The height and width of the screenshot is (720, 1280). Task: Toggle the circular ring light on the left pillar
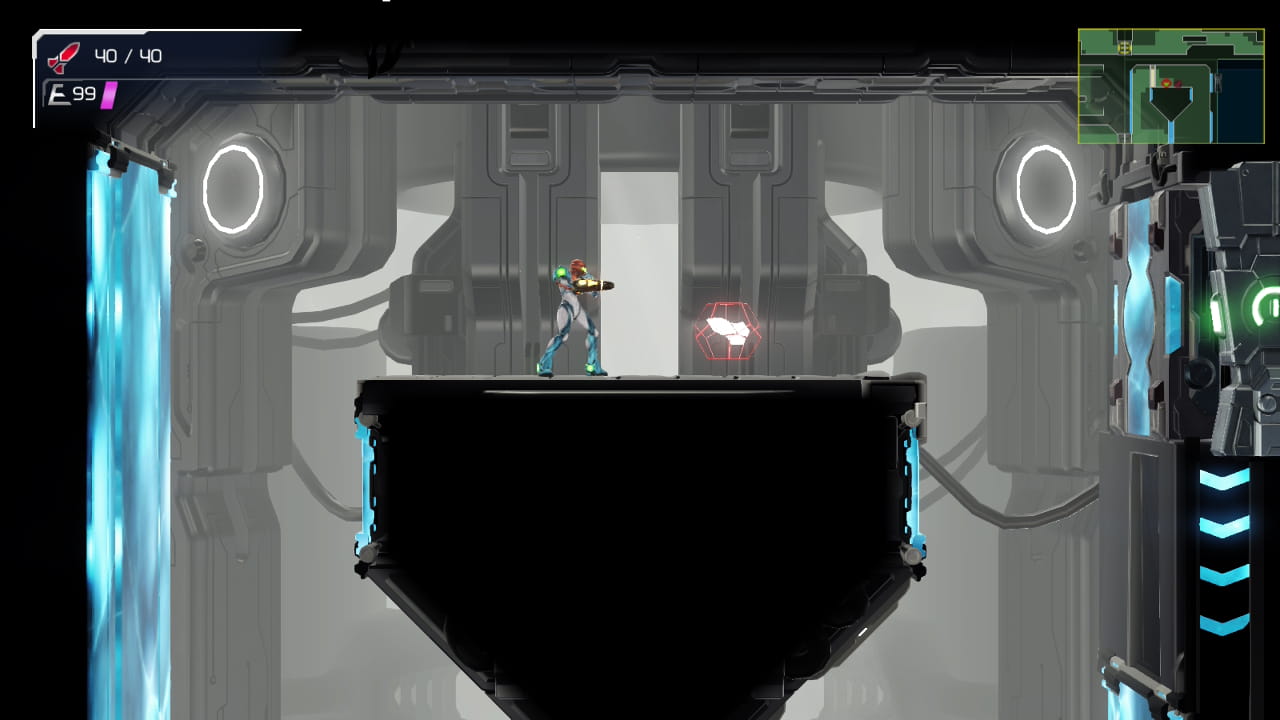click(232, 189)
